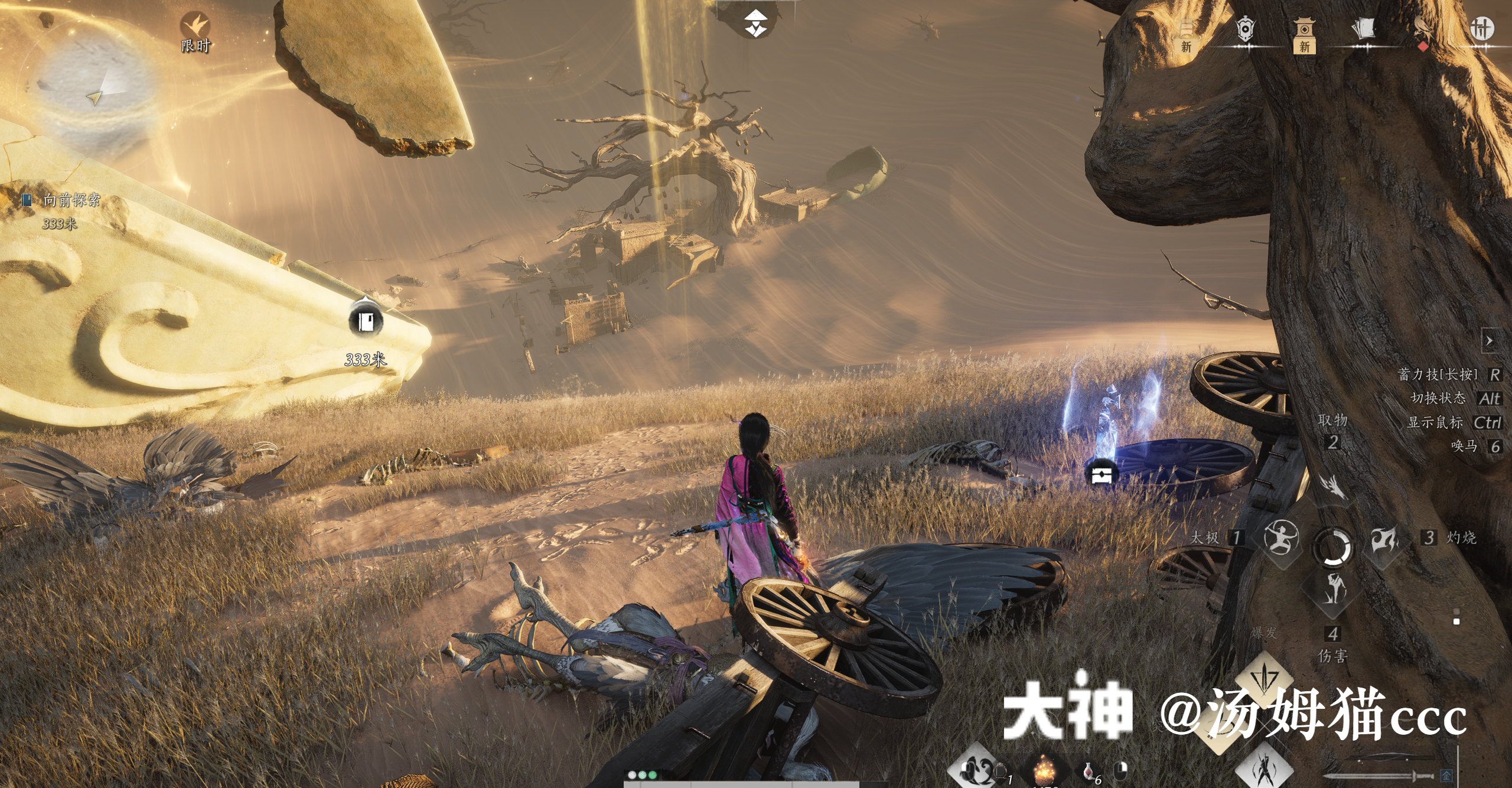Use the glowing fire orb item

(x=1044, y=770)
